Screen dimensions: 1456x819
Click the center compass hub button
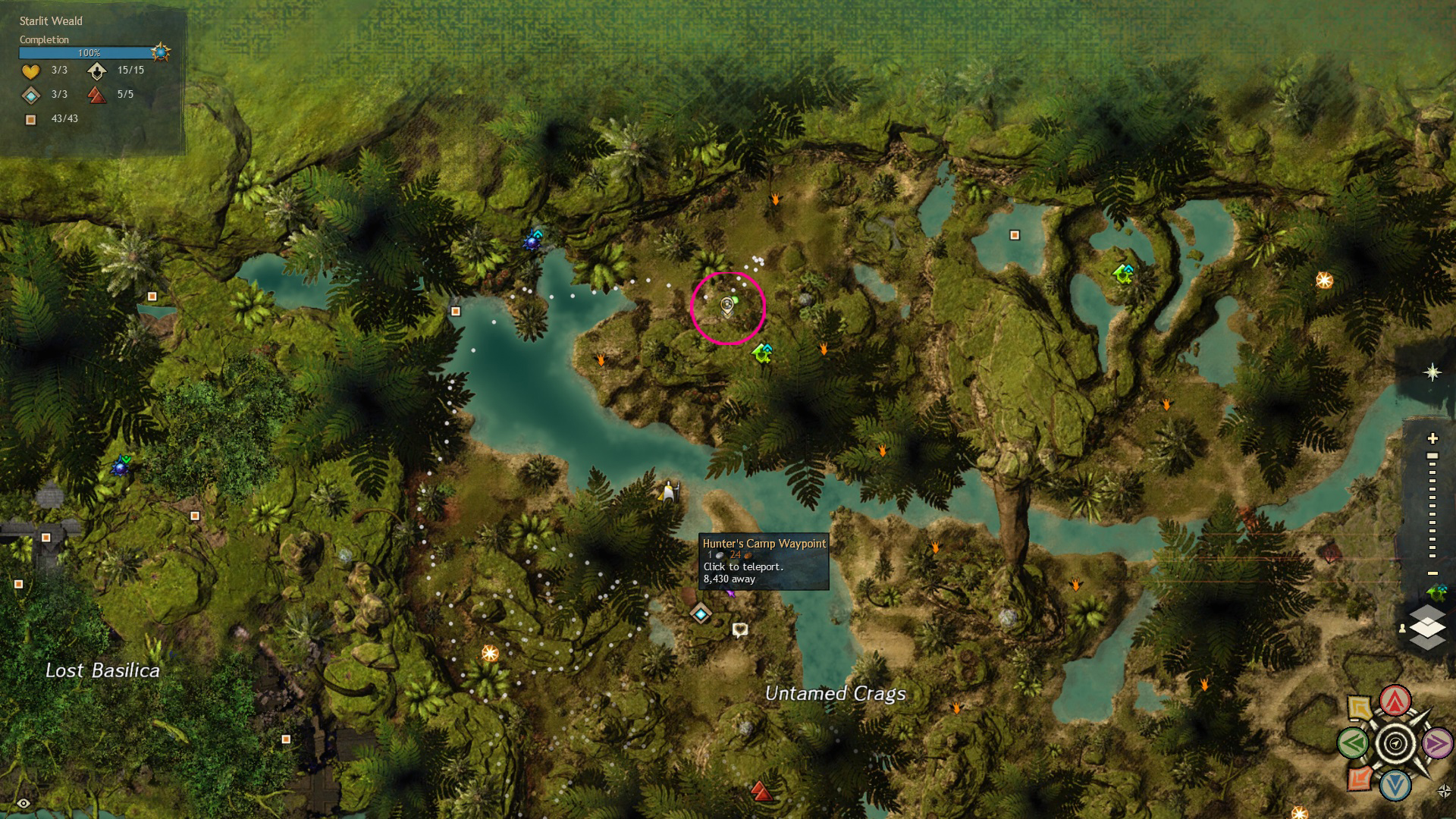(x=1395, y=743)
